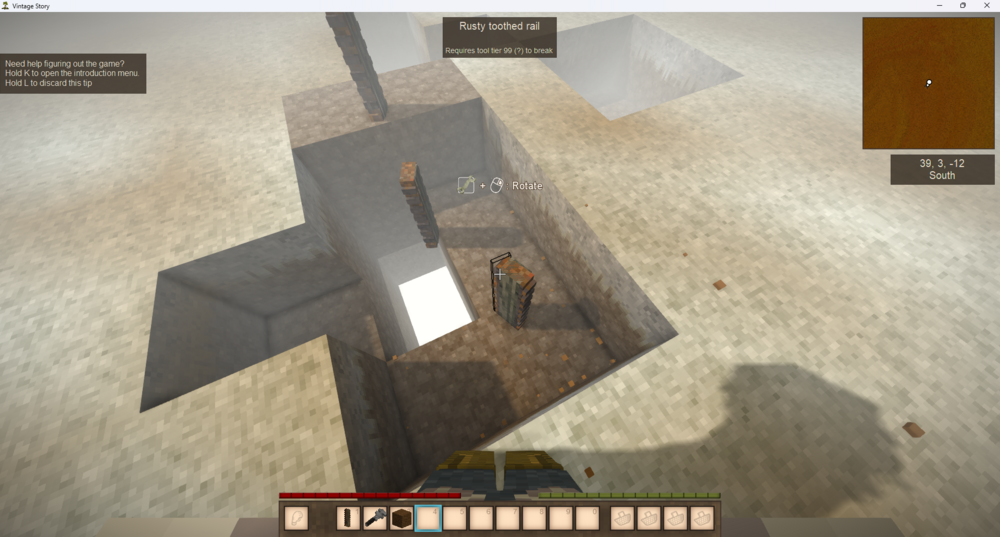Close the Vintage Story window

[985, 5]
